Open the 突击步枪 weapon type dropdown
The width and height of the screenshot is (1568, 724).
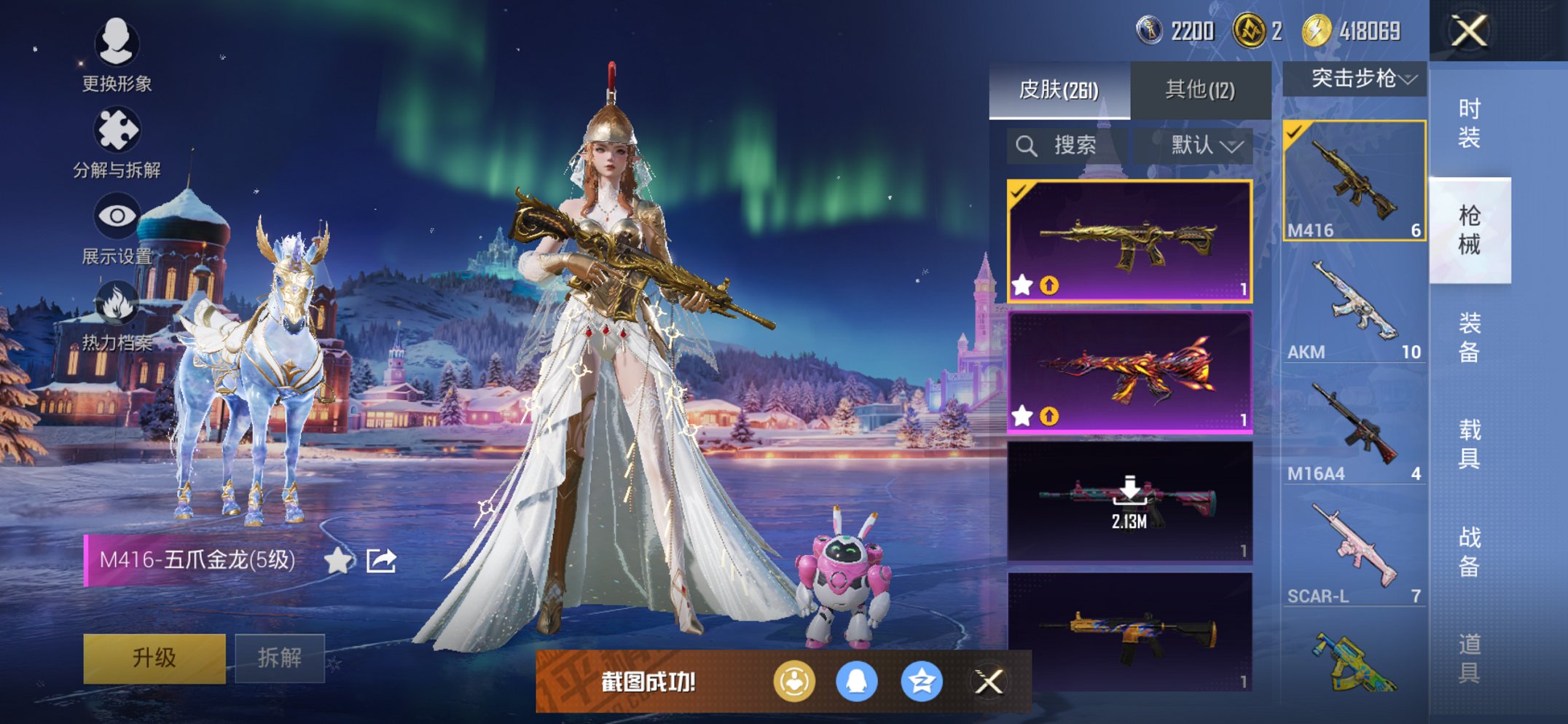click(x=1355, y=79)
